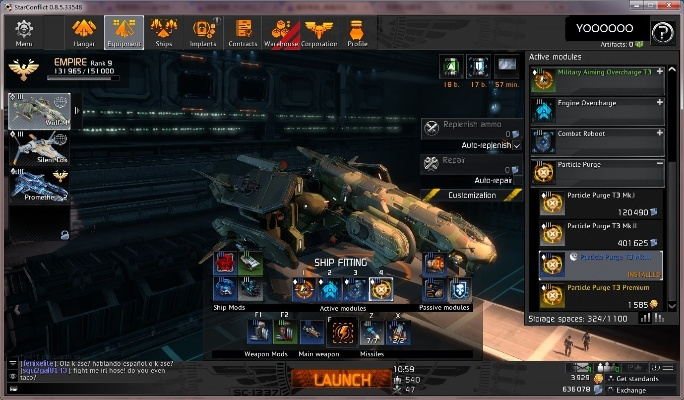
Task: Open the Ships tab
Action: 165,32
